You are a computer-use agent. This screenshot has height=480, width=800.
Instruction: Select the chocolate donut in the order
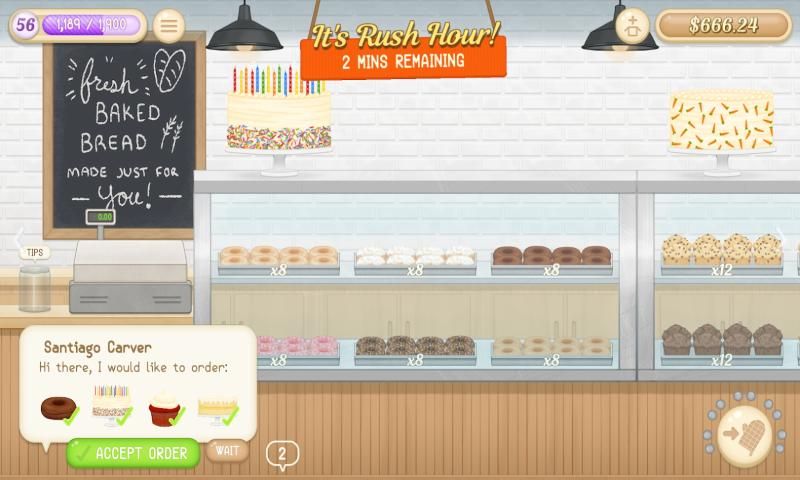coord(58,408)
